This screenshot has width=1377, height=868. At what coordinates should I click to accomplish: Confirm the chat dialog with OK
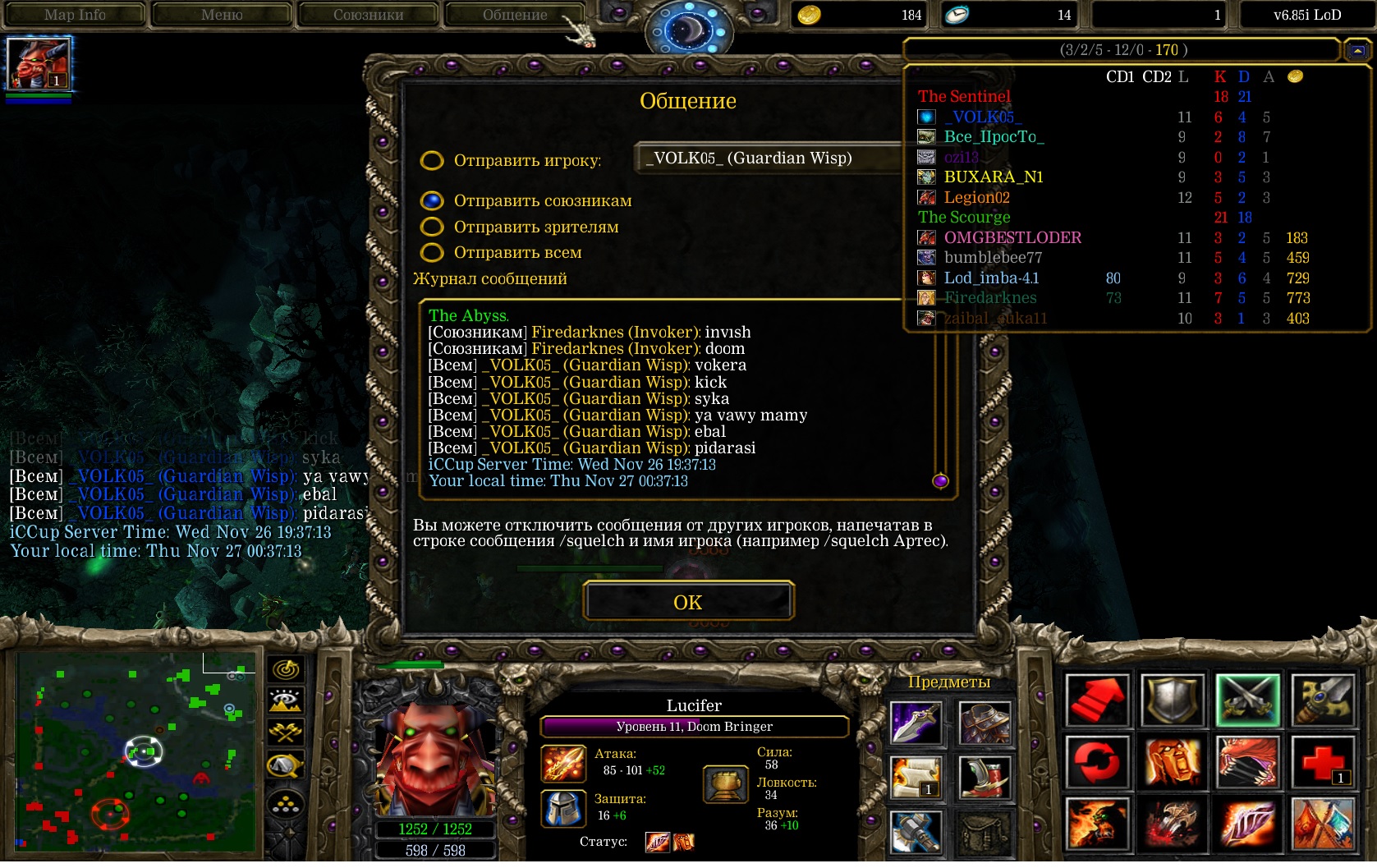pos(688,602)
